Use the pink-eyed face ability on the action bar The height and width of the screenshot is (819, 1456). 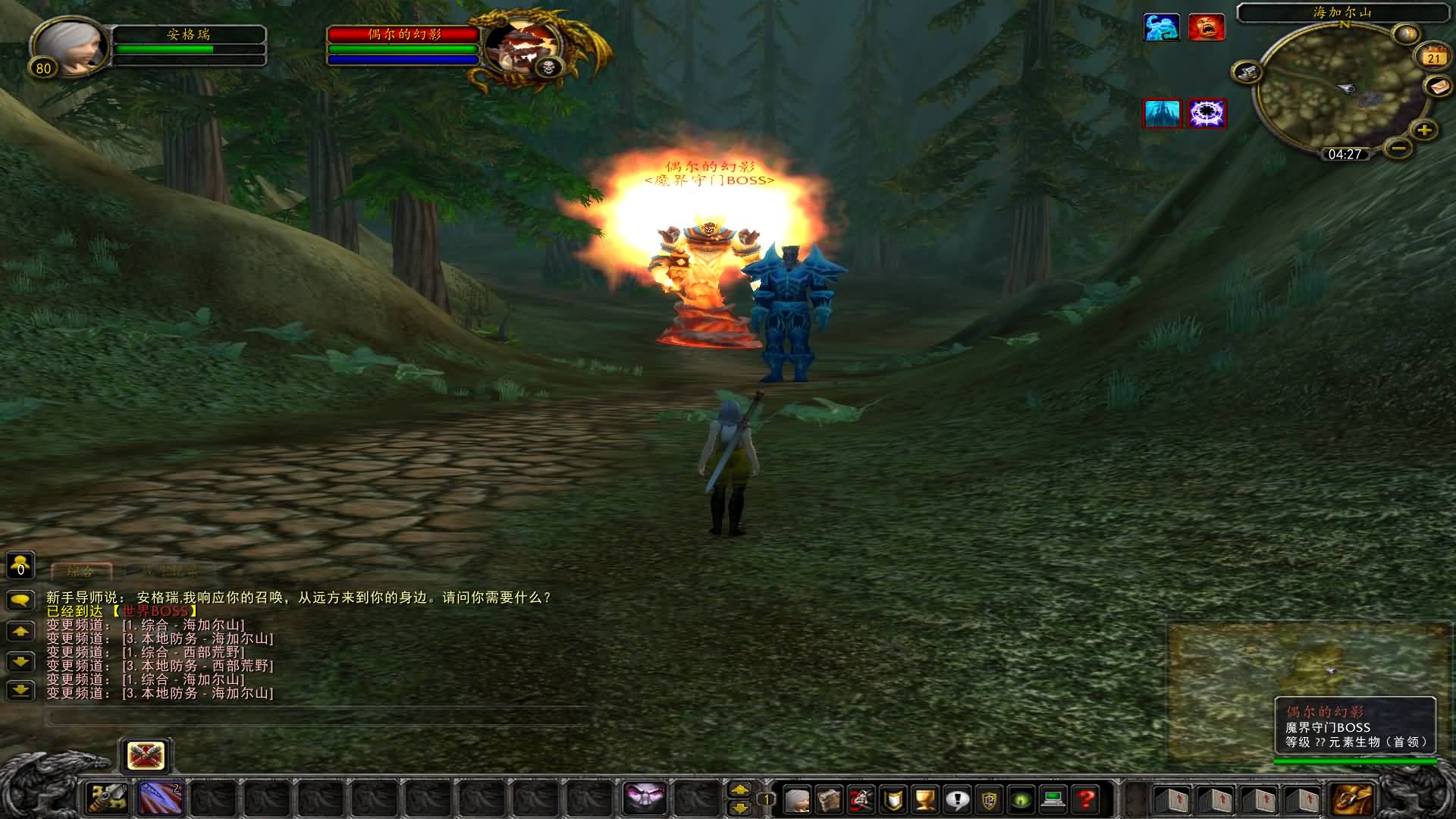[645, 799]
